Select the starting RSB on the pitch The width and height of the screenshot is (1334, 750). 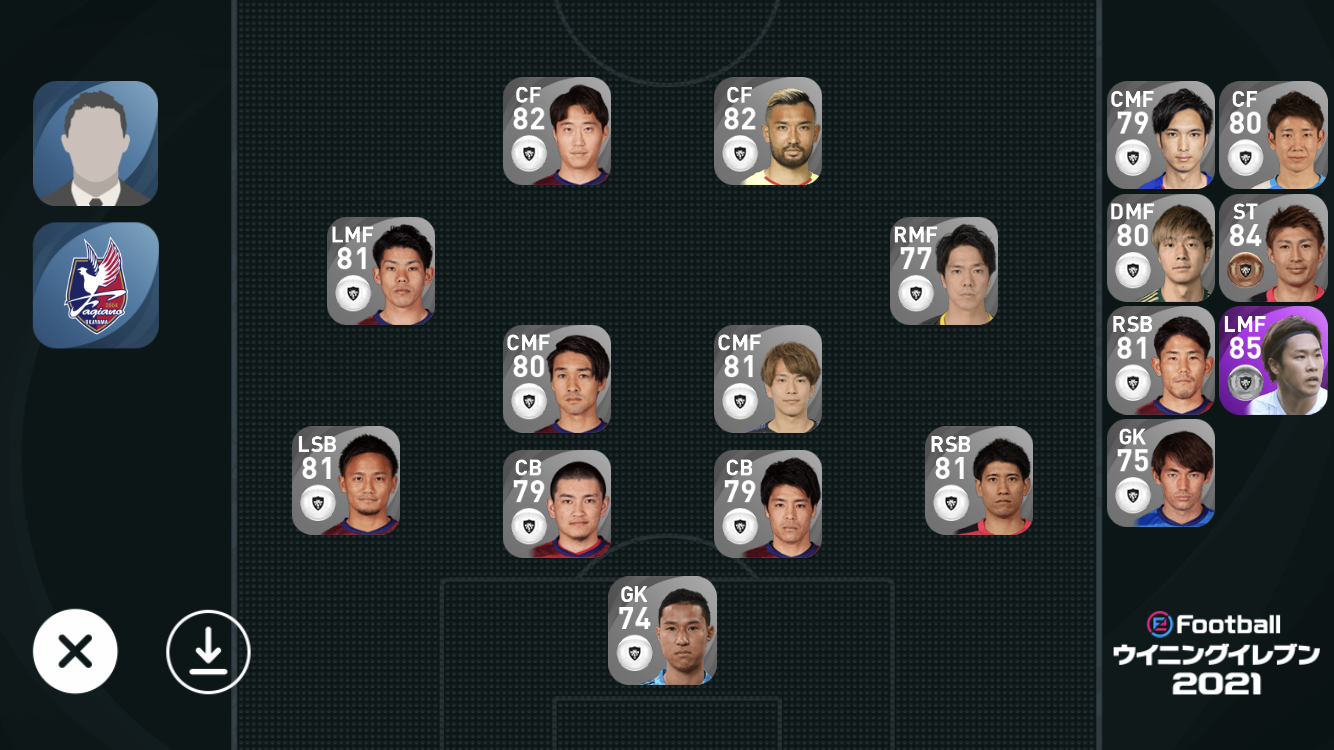(979, 480)
